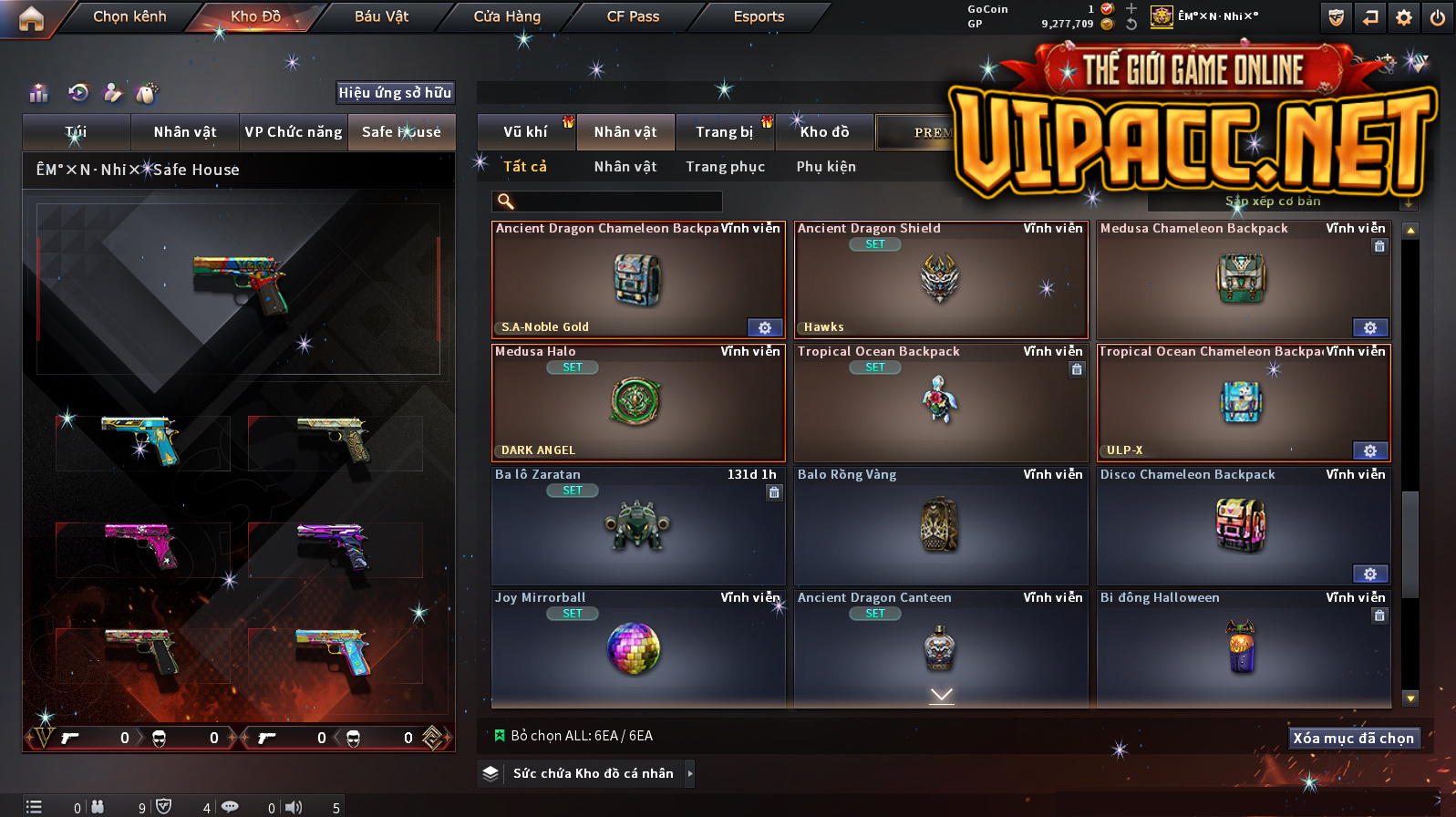Open the Kho đồ tab
Image resolution: width=1456 pixels, height=817 pixels.
click(x=824, y=132)
